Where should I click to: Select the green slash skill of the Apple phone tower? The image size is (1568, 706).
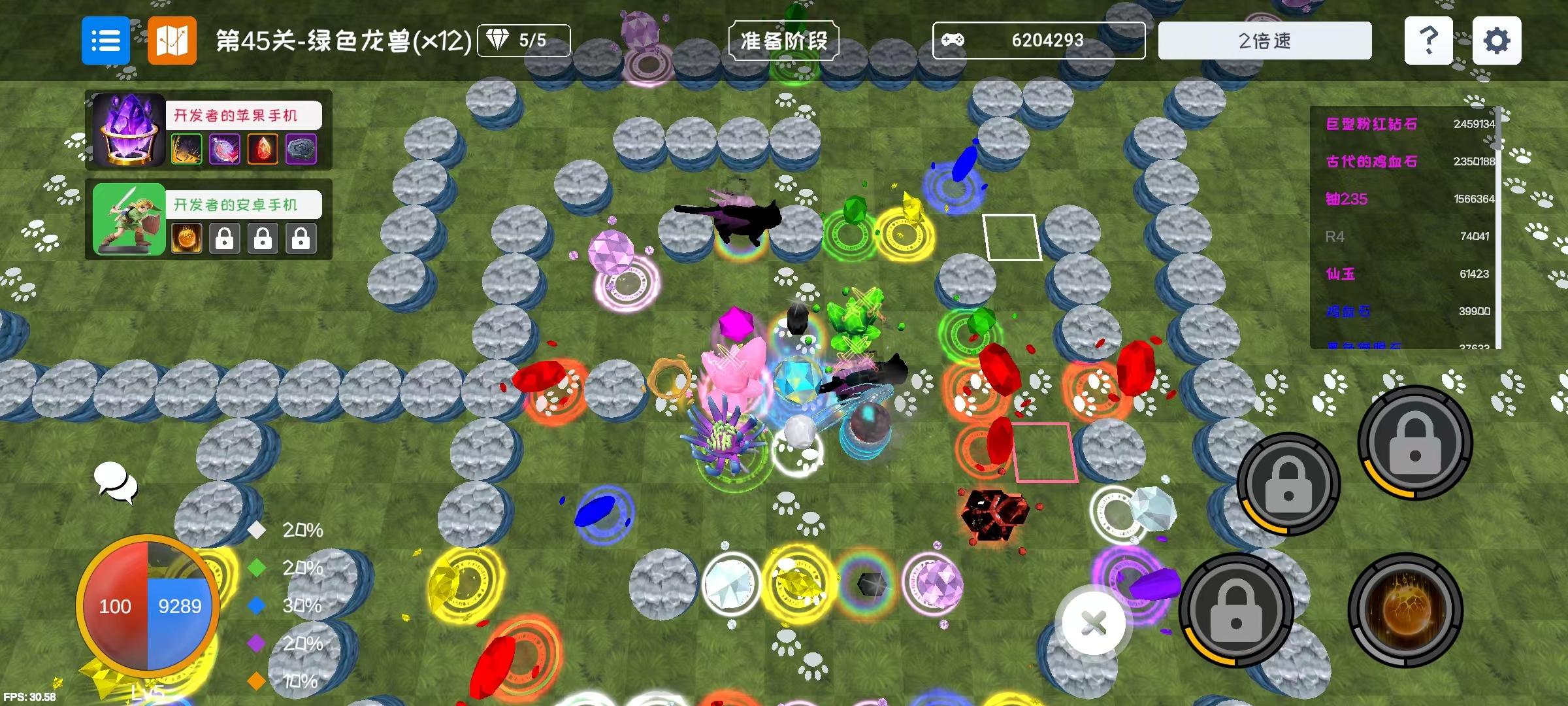(x=186, y=148)
